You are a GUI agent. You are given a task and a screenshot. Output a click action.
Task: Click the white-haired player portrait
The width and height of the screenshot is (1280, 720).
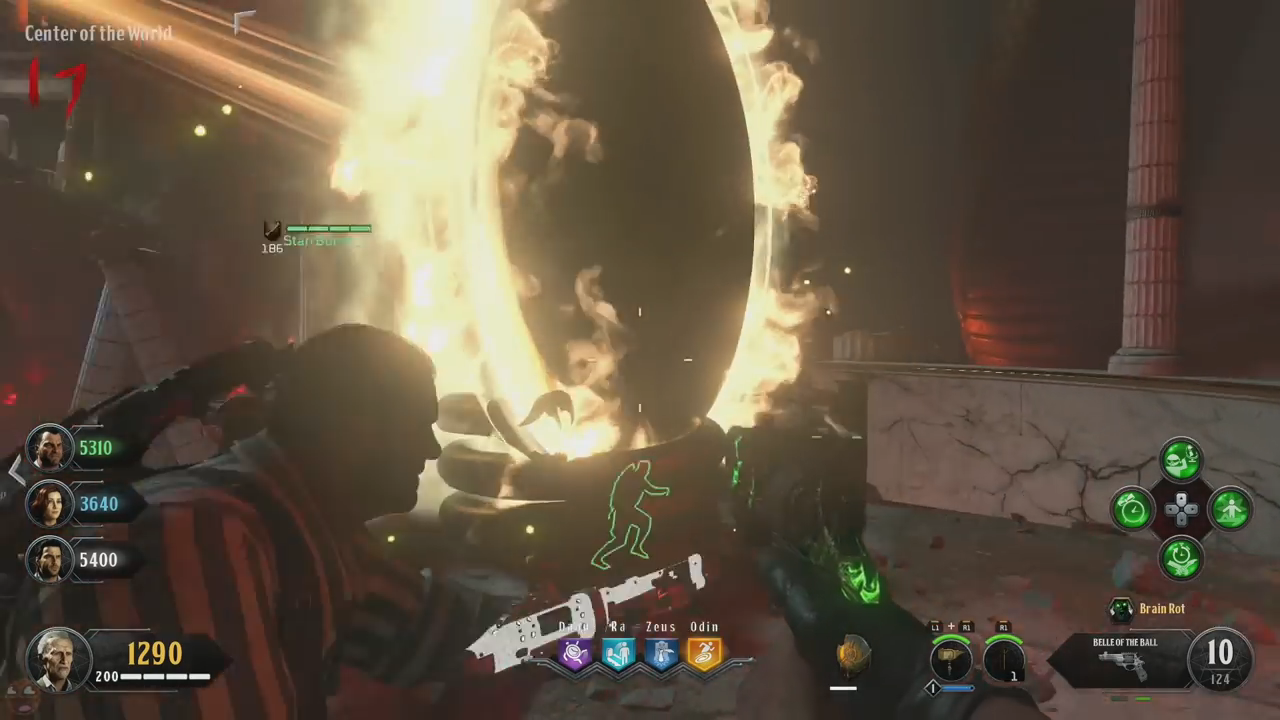coord(58,660)
